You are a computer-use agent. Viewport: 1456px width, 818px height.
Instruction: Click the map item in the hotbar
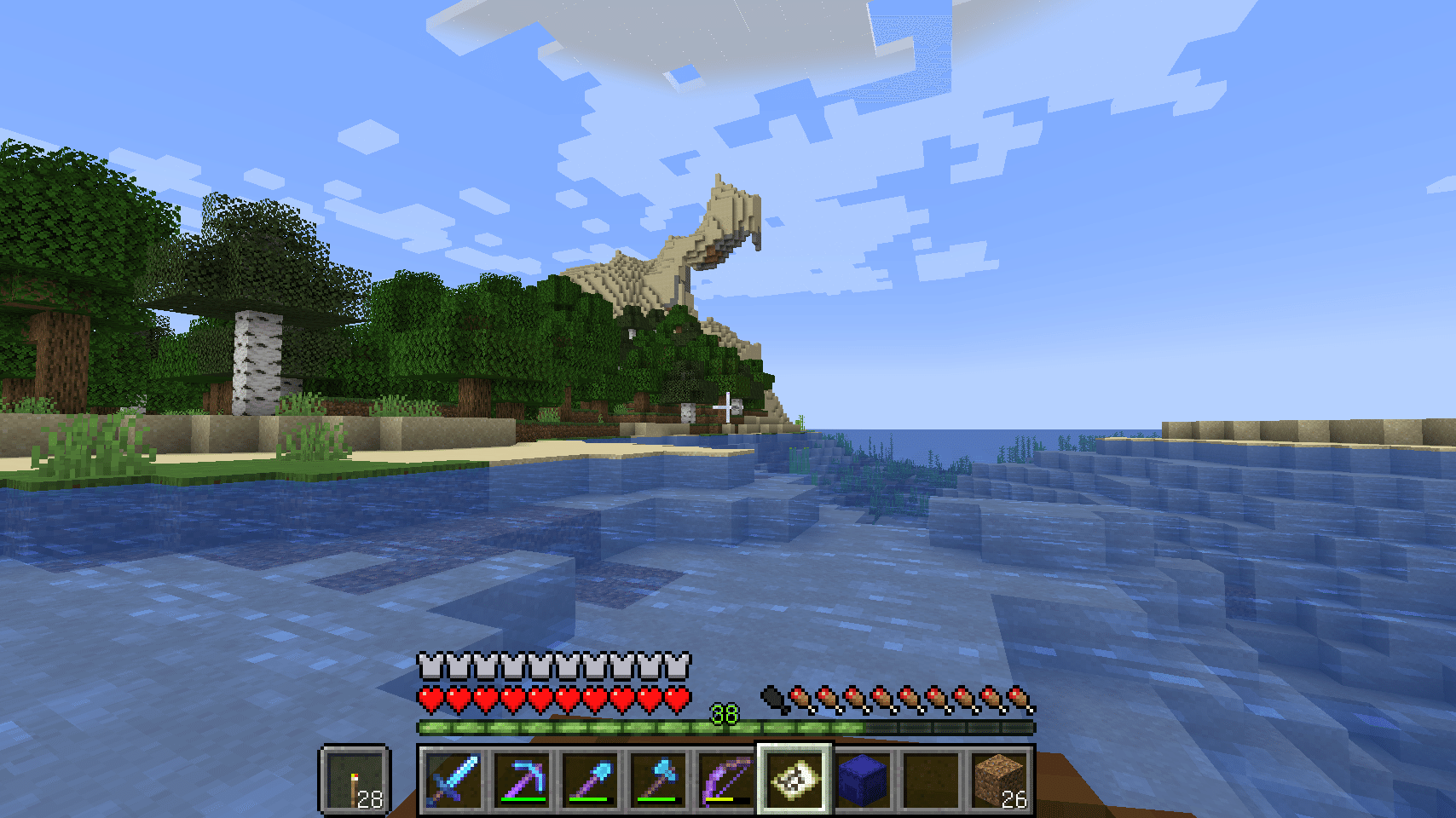(x=794, y=779)
